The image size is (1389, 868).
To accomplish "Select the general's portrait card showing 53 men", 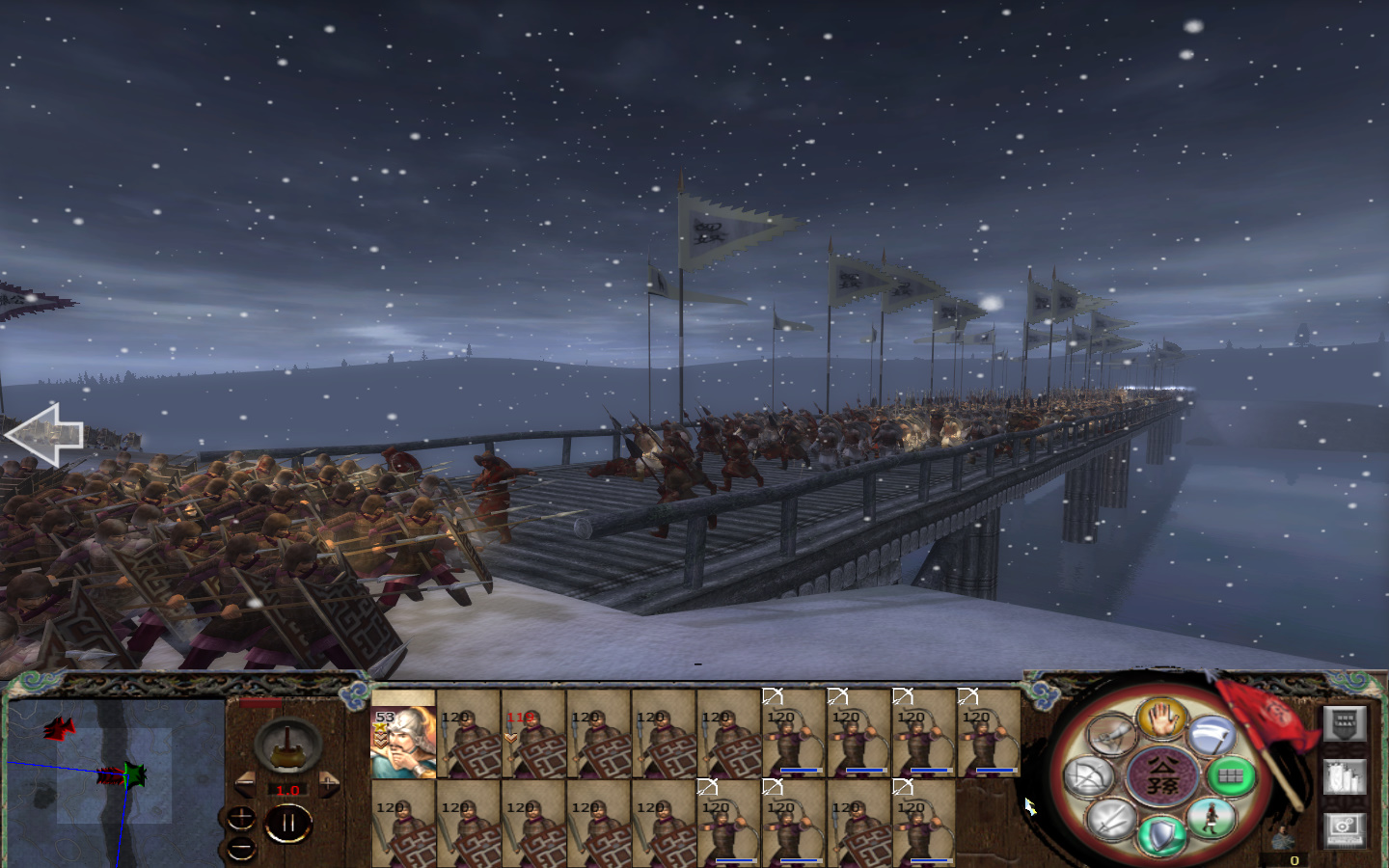I will pyautogui.click(x=405, y=738).
